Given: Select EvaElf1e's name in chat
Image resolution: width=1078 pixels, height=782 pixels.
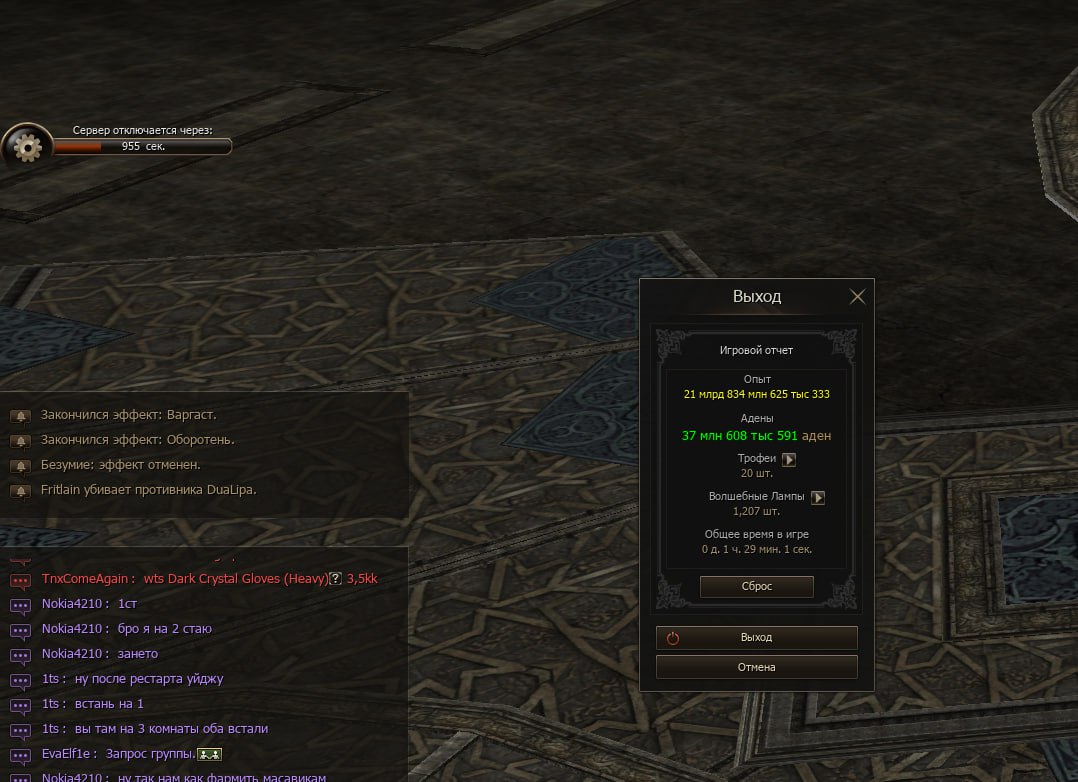Looking at the screenshot, I should click(68, 754).
